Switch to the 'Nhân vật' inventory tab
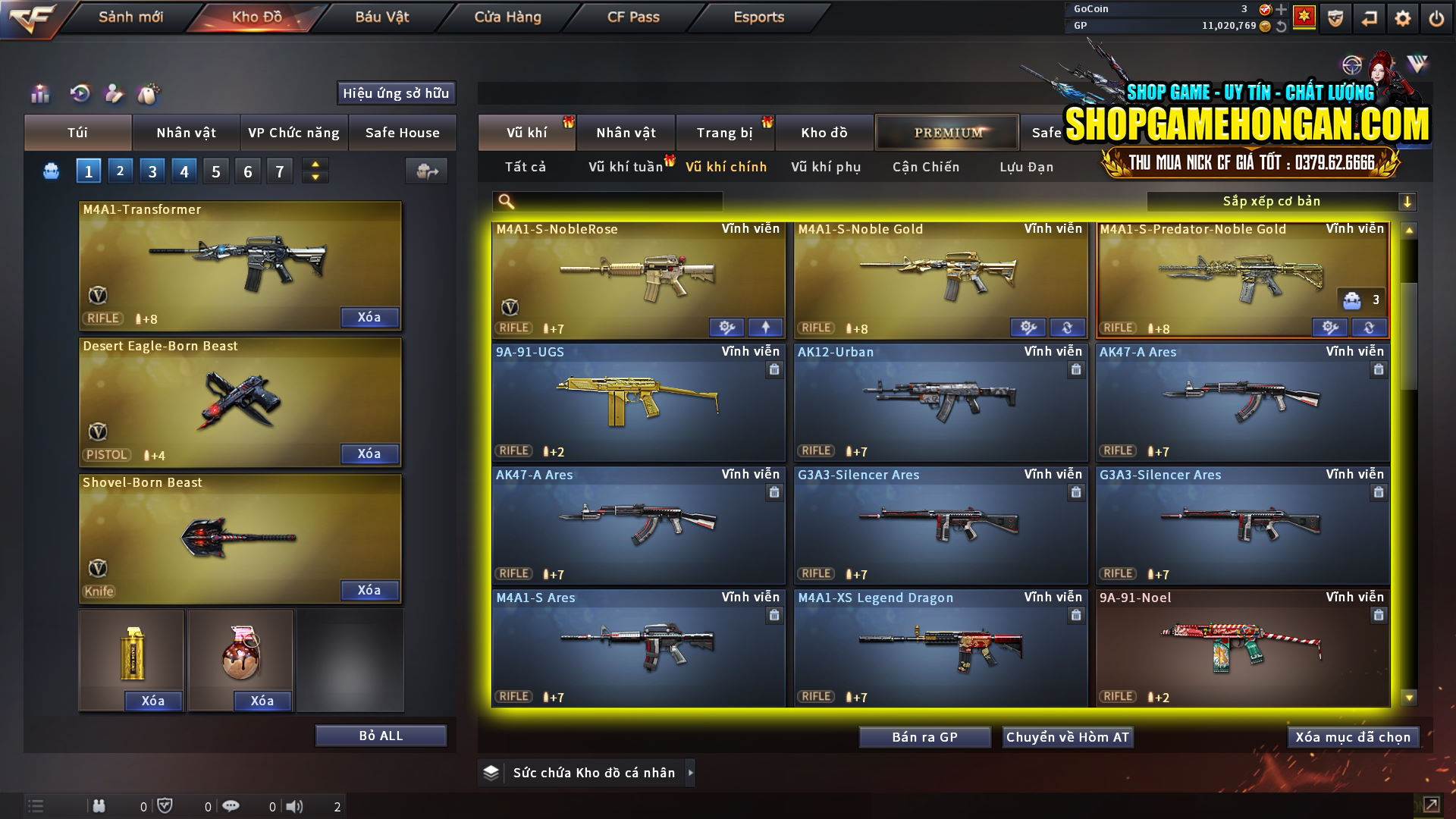 186,132
